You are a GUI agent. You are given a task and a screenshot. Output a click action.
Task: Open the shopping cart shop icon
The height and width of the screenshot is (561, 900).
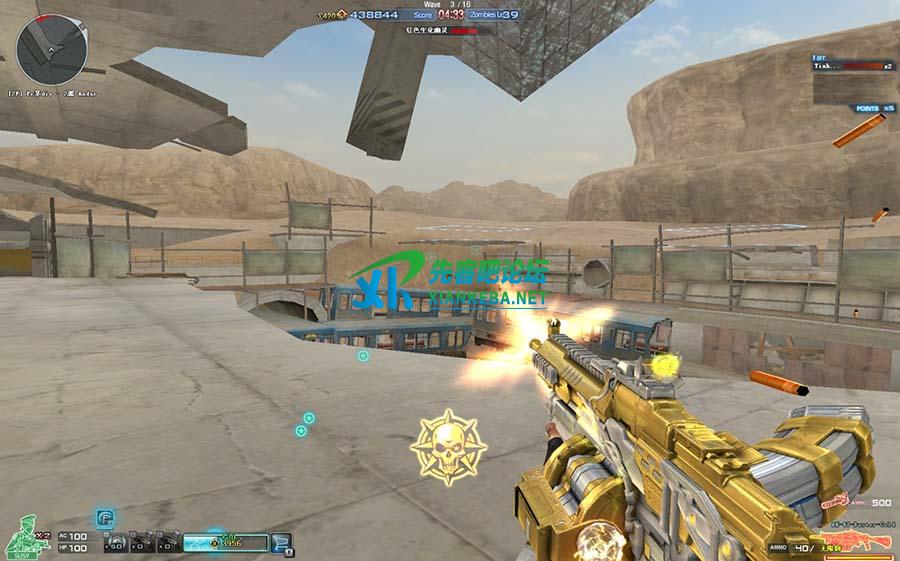pyautogui.click(x=283, y=543)
